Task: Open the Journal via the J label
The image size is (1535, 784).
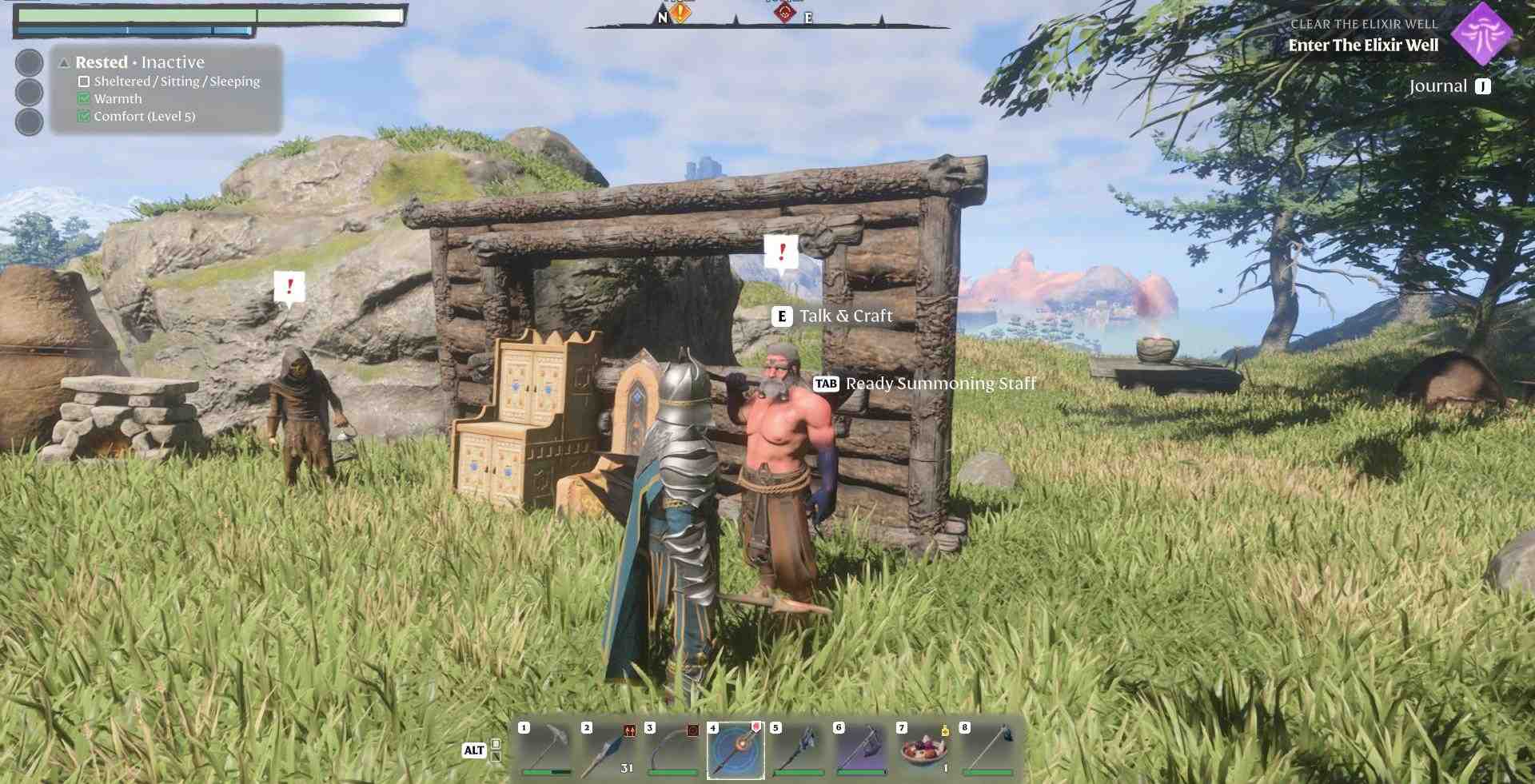Action: click(1483, 86)
